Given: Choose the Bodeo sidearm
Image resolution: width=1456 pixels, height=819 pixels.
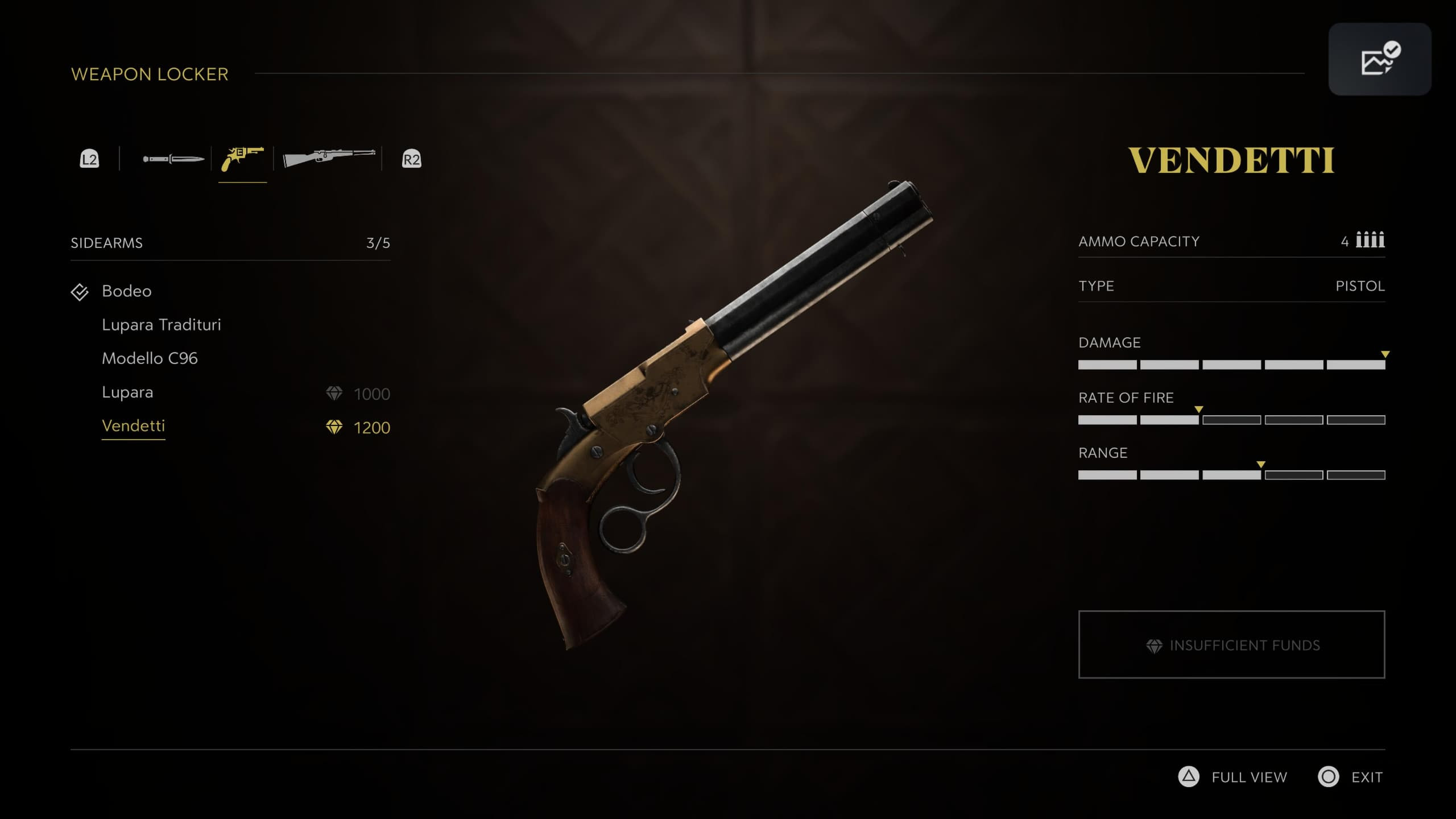Looking at the screenshot, I should tap(126, 291).
